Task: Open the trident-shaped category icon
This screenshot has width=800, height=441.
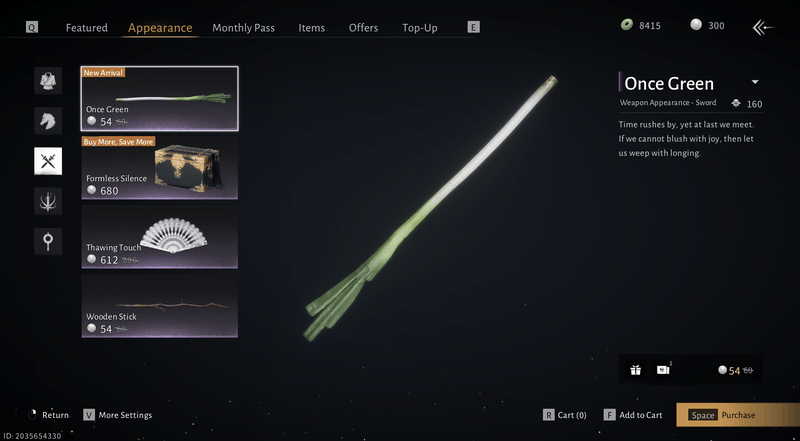Action: [48, 201]
